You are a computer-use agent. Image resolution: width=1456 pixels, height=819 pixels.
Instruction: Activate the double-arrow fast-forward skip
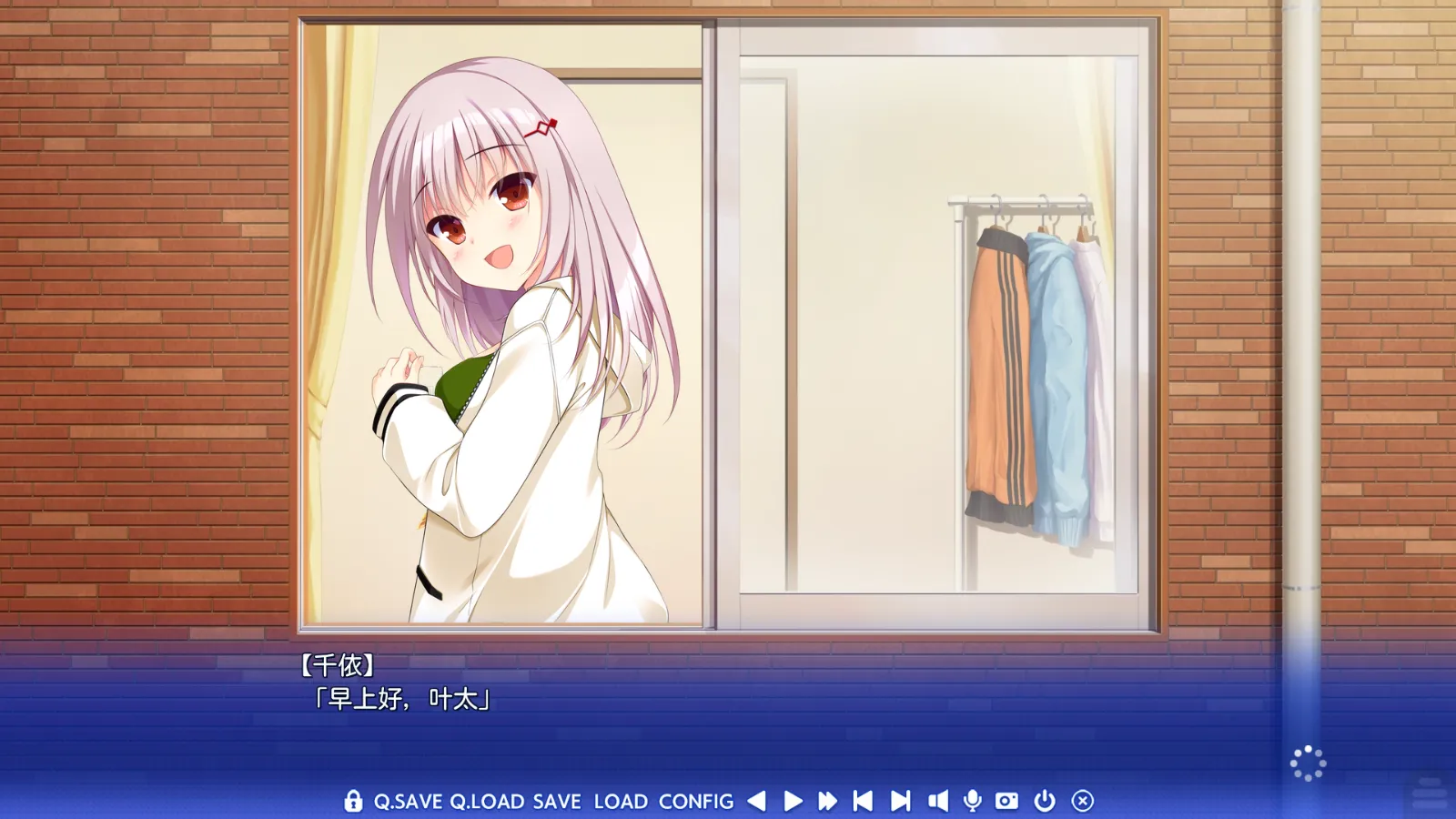coord(827,801)
